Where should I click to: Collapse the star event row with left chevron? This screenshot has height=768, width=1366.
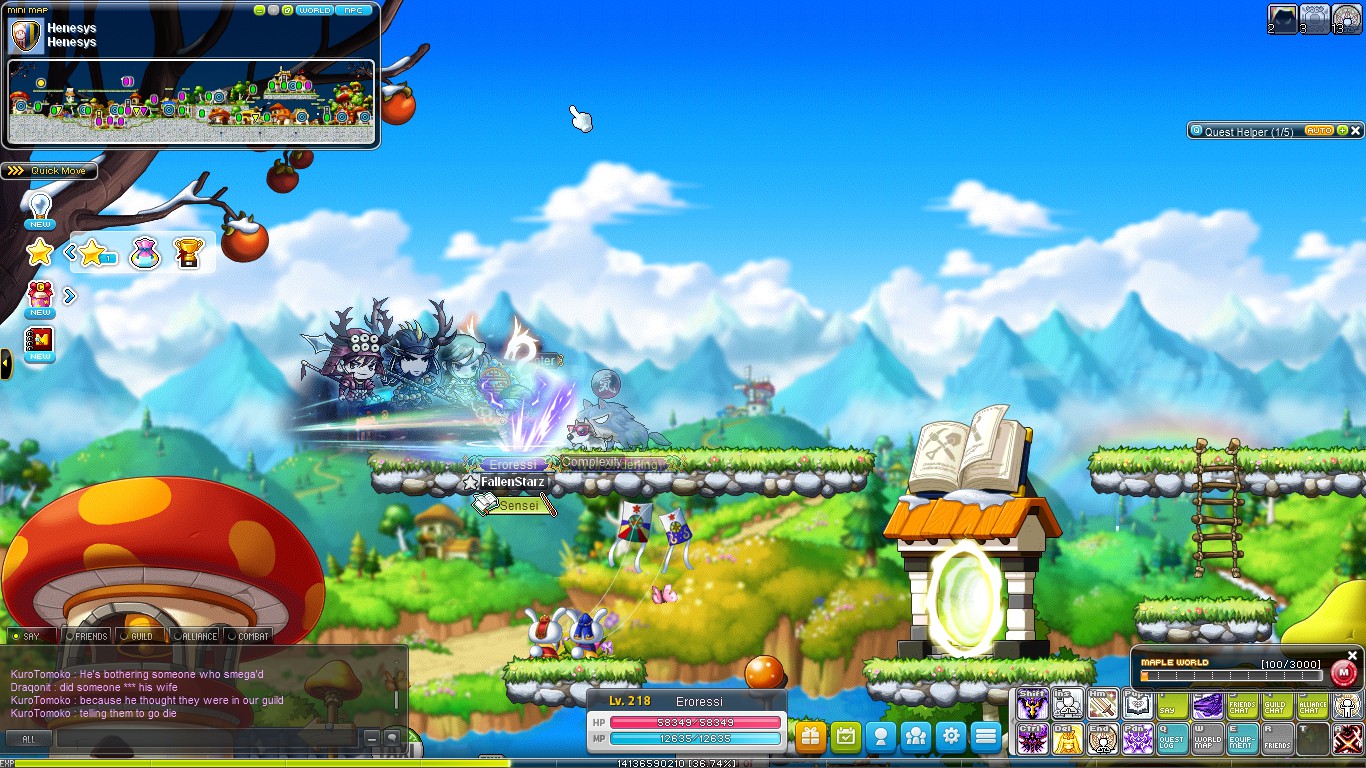70,253
